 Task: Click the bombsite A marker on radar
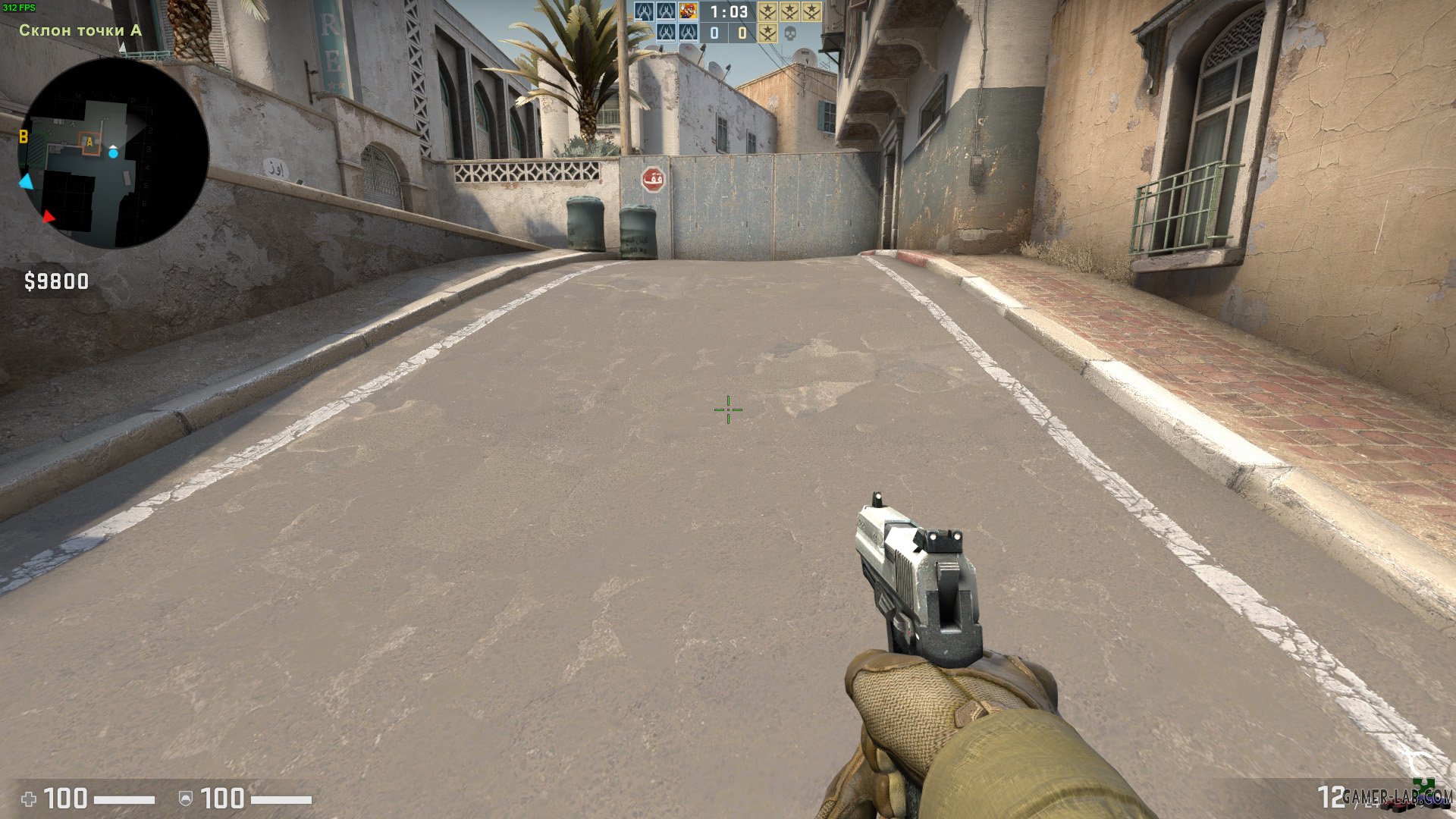pyautogui.click(x=89, y=141)
